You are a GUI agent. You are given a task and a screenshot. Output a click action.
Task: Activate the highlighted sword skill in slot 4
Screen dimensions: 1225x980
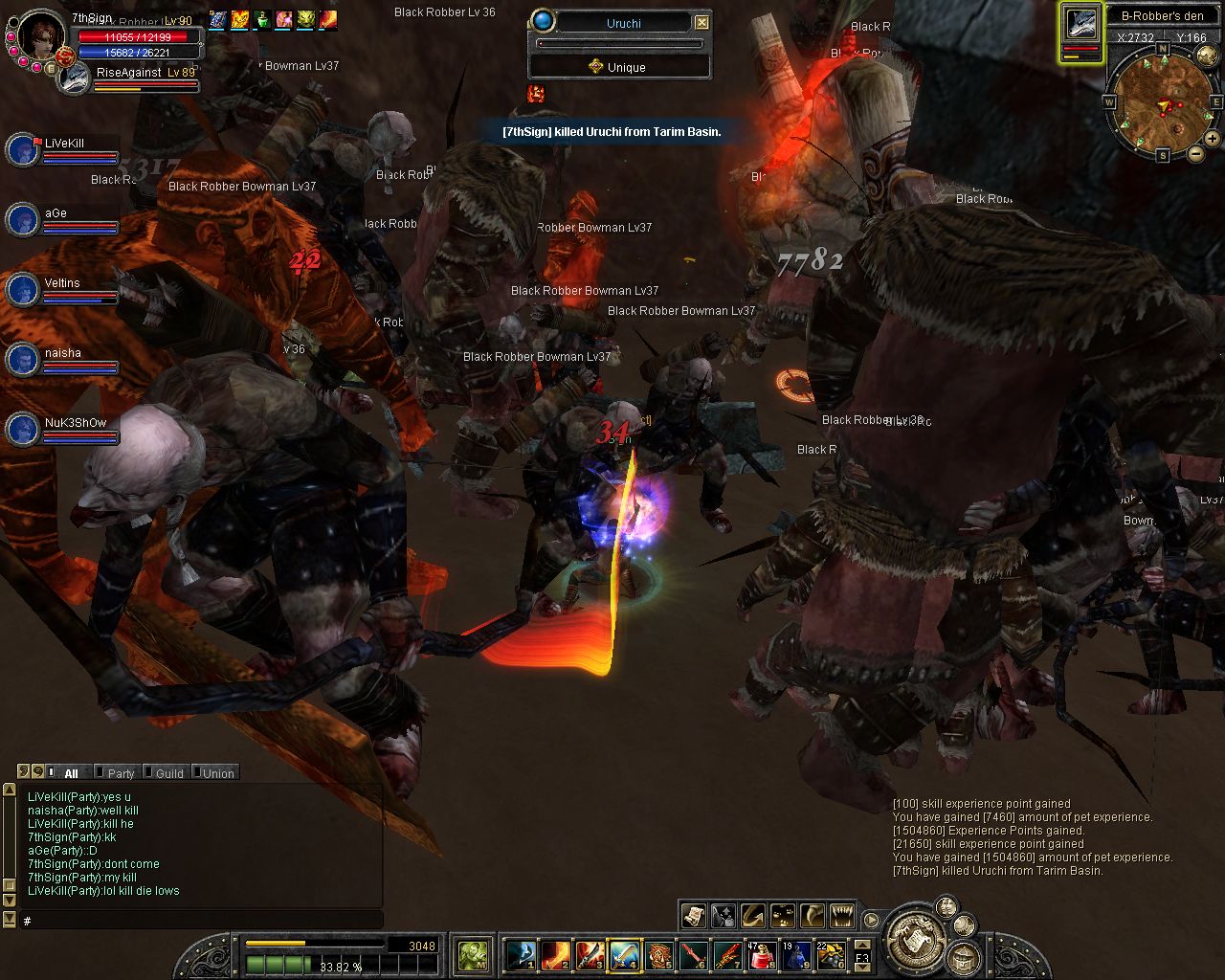pos(625,954)
